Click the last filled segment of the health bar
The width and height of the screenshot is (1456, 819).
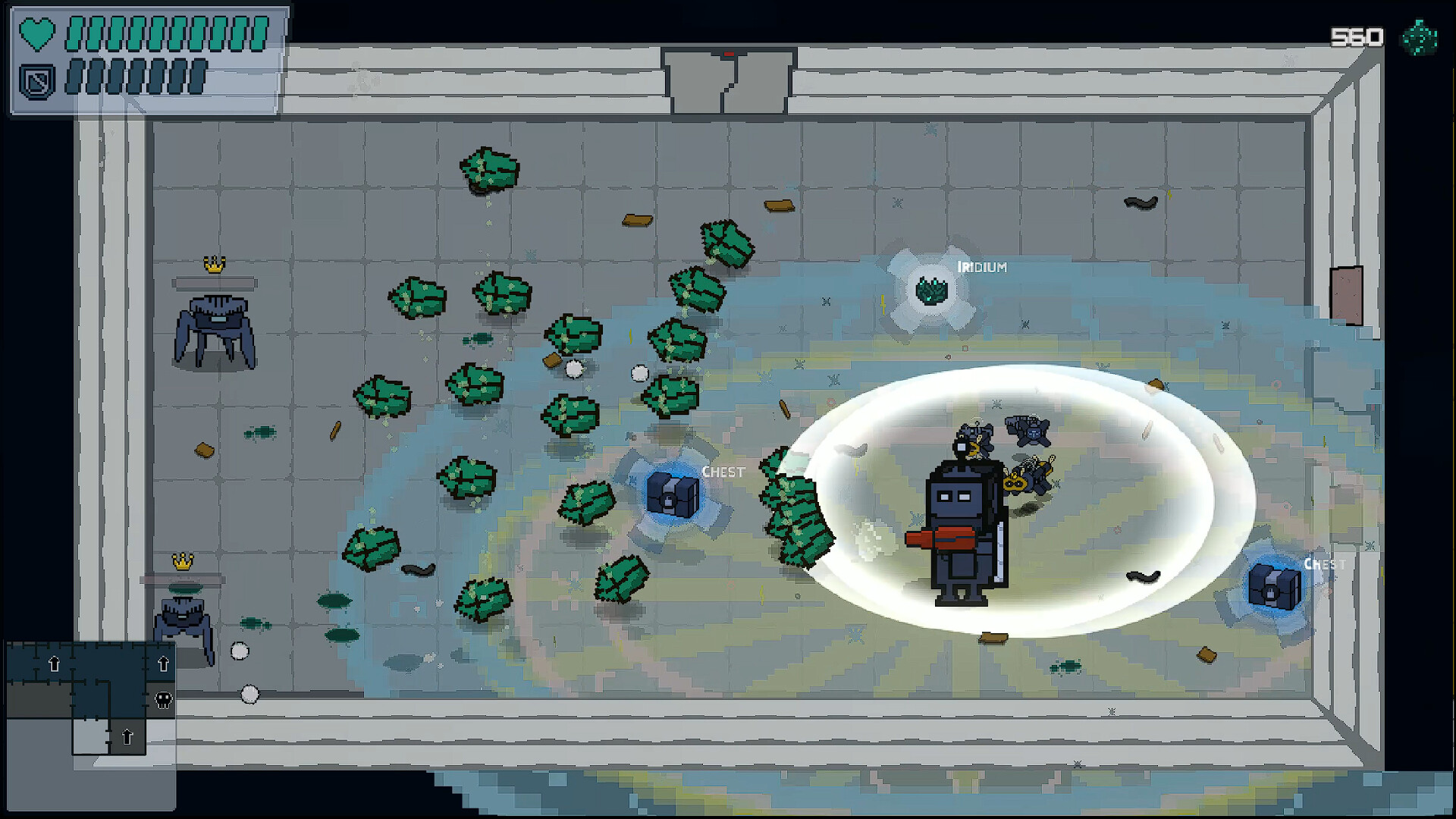[x=258, y=33]
